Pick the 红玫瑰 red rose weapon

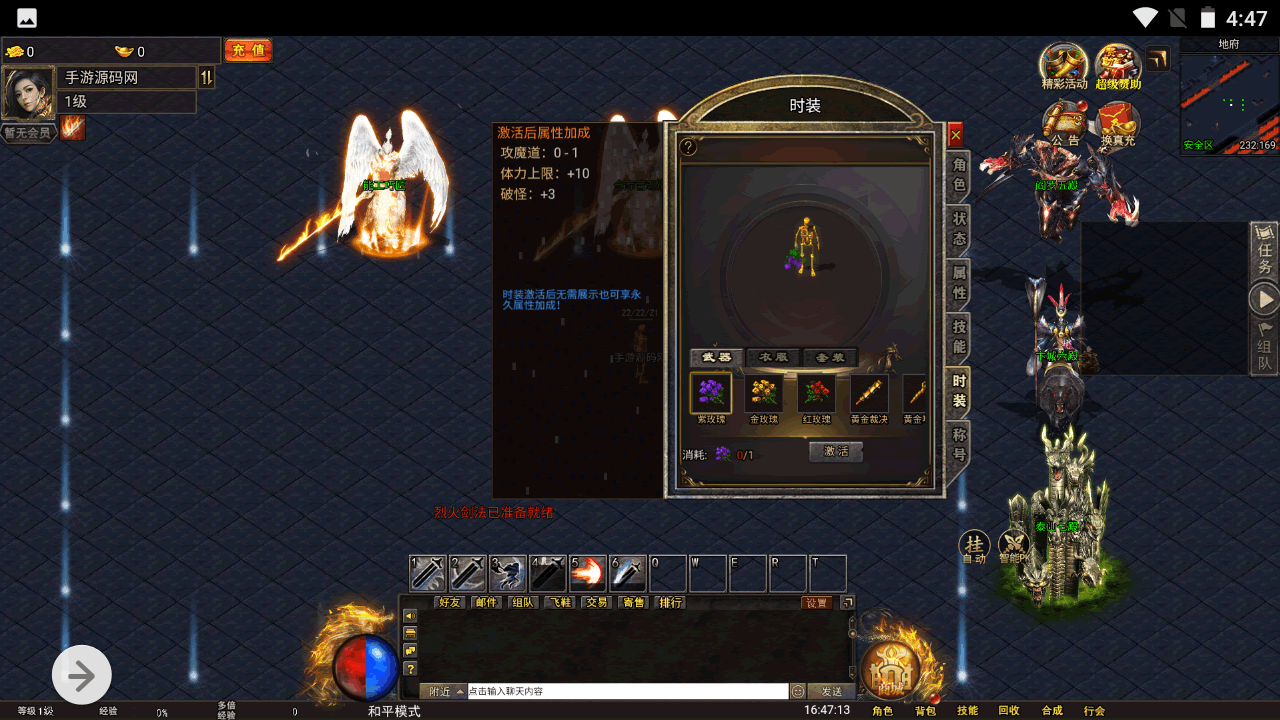(817, 394)
